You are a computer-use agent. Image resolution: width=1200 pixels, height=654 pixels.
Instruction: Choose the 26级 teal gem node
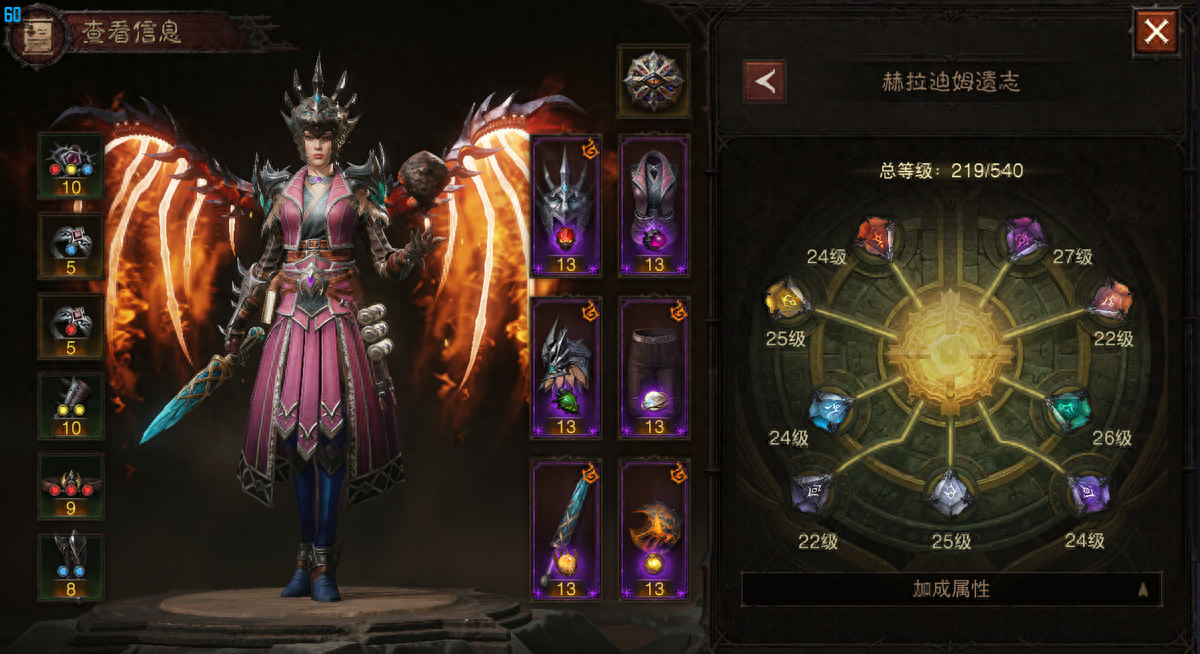[x=1068, y=410]
